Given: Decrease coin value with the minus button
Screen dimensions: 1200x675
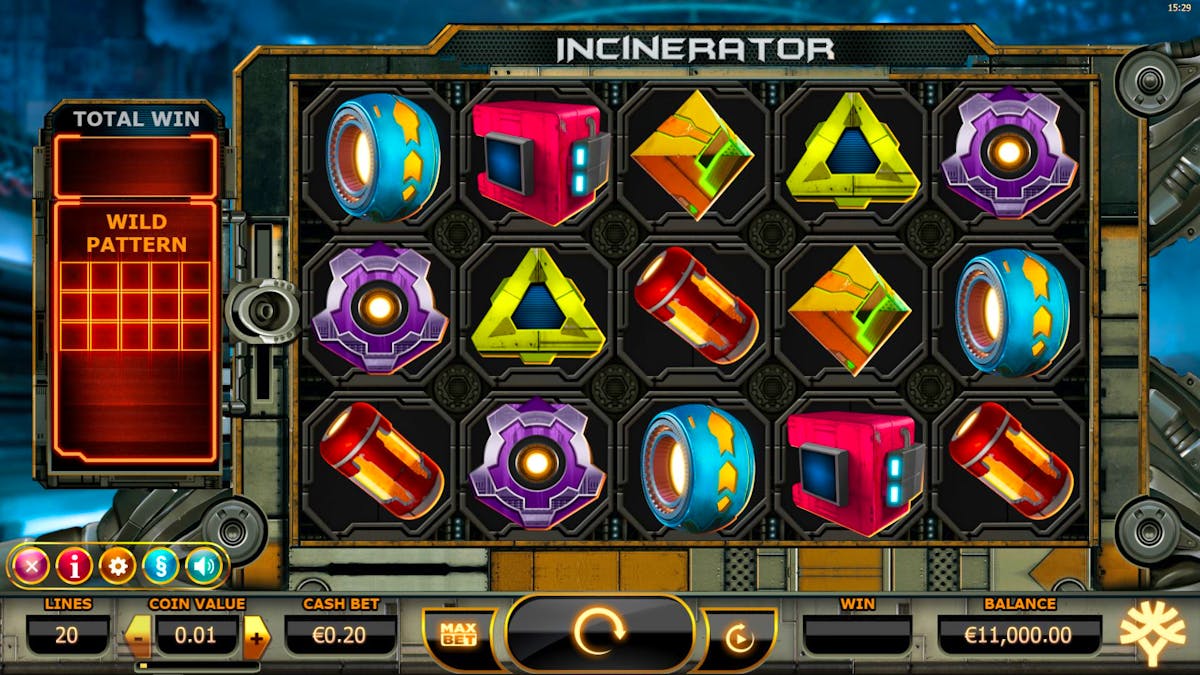Looking at the screenshot, I should coord(138,637).
